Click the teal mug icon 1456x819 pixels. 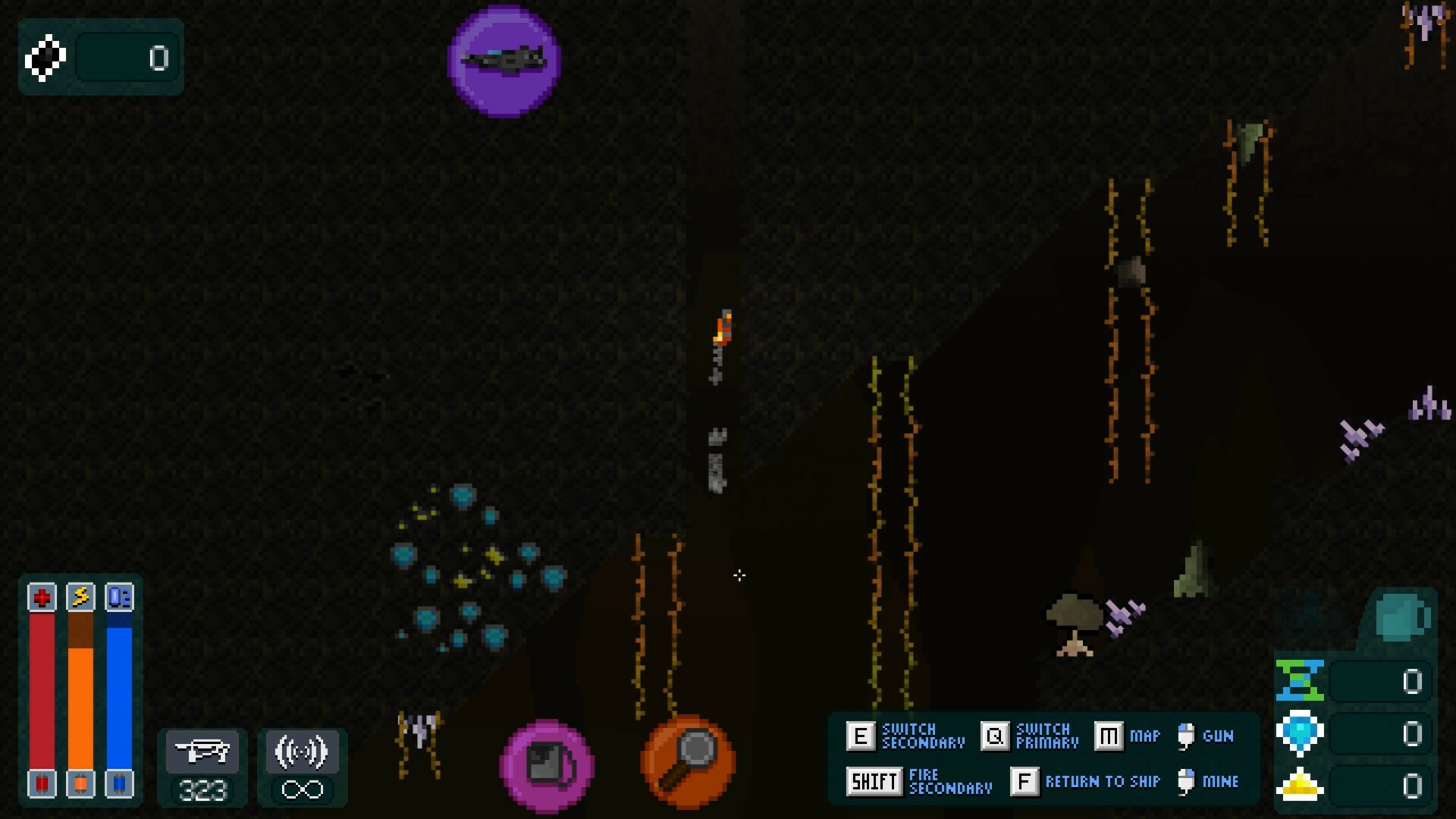(x=1401, y=617)
